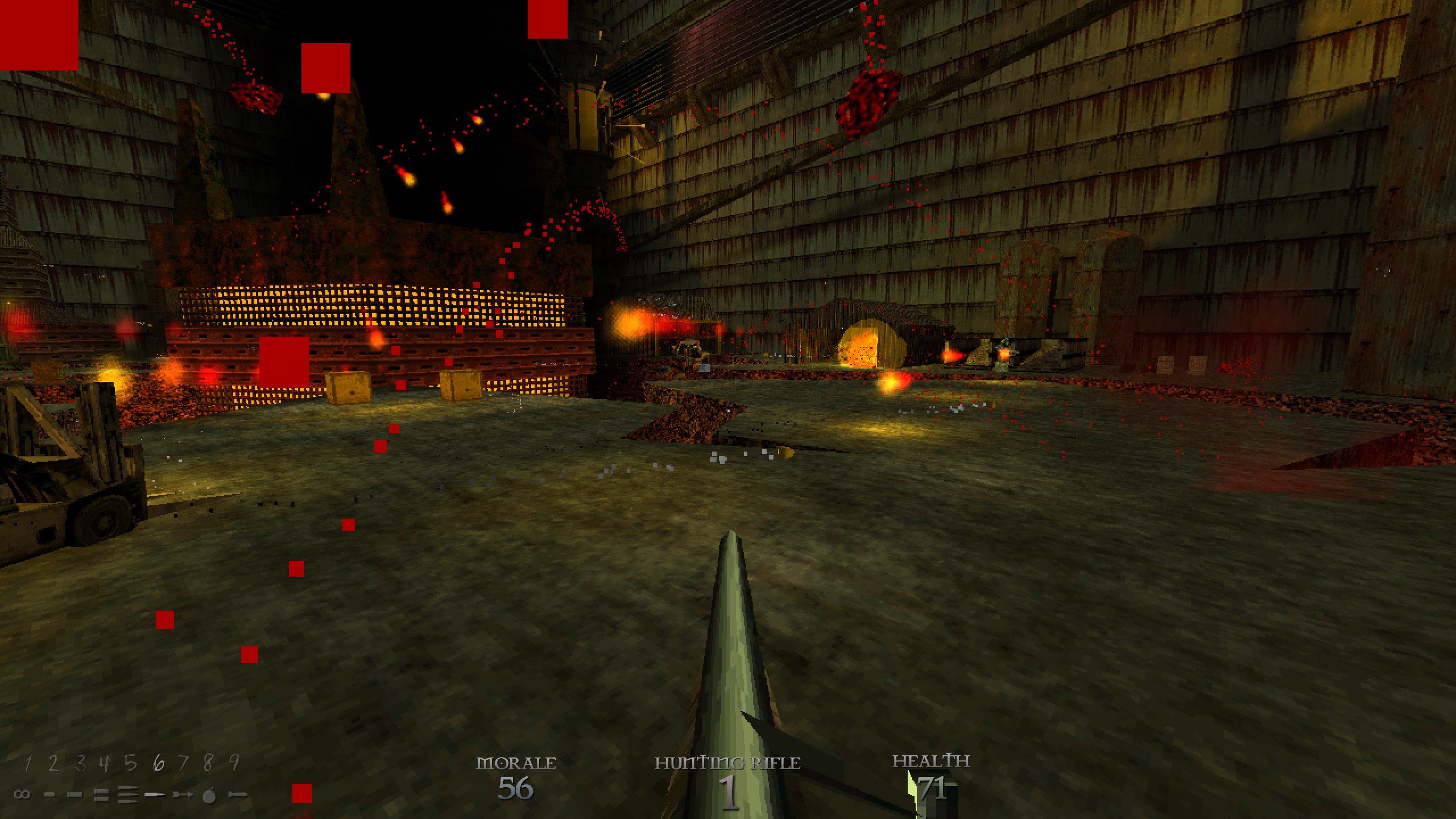1456x819 pixels.
Task: Pick the double shotgun shell icon
Action: (101, 795)
